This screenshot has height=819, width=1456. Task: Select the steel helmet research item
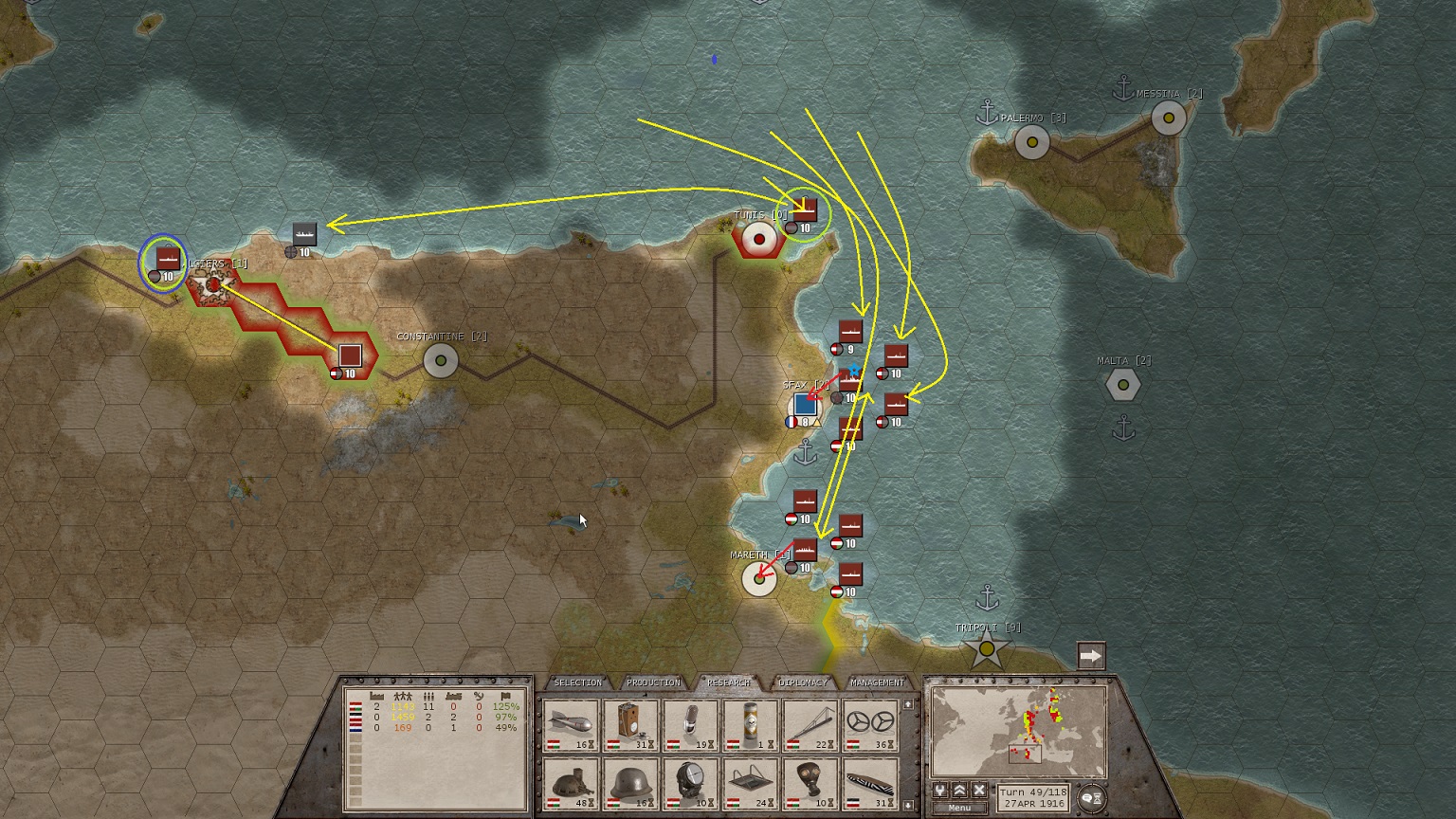coord(631,784)
